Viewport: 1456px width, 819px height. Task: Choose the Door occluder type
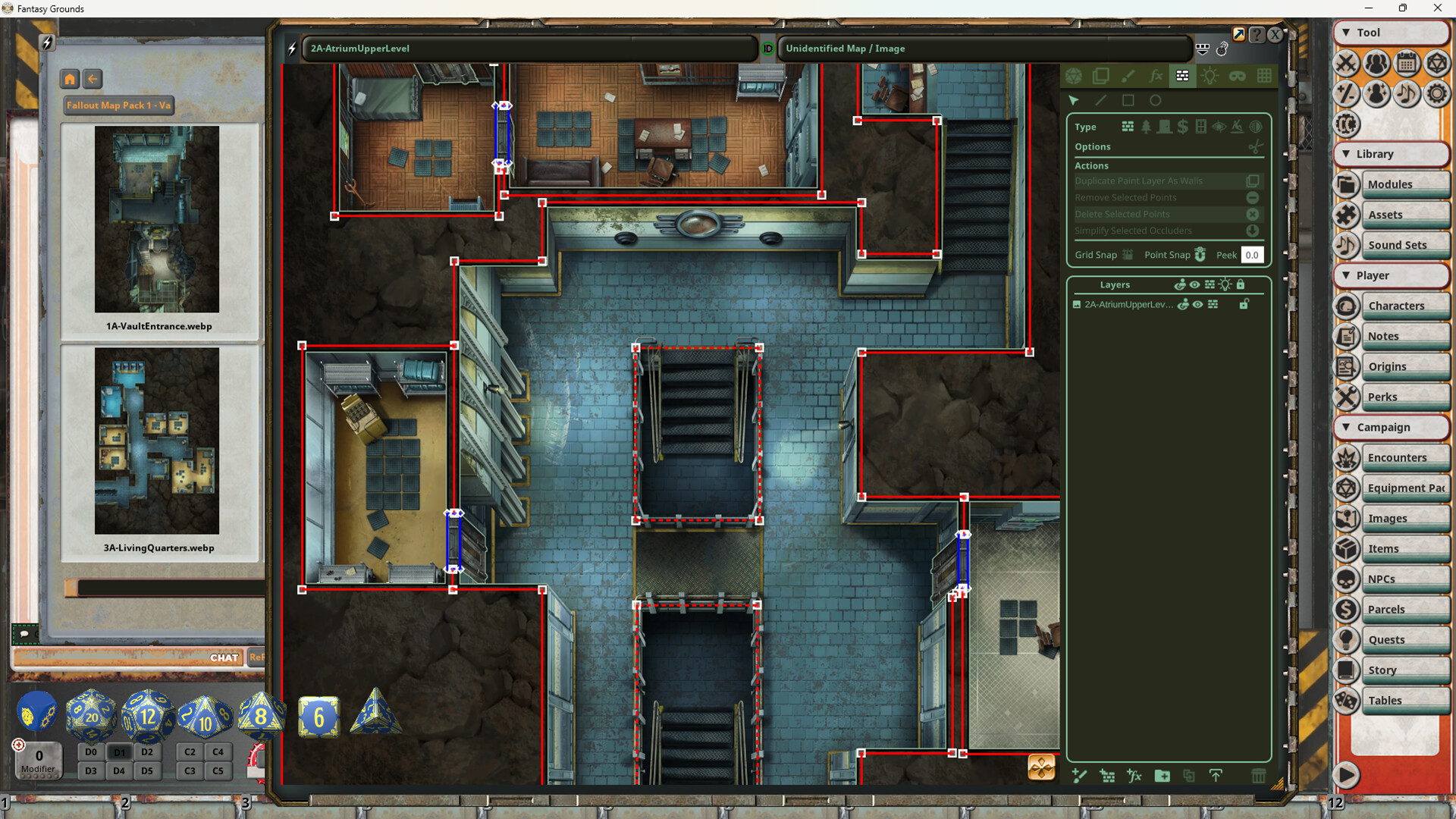coord(1166,127)
